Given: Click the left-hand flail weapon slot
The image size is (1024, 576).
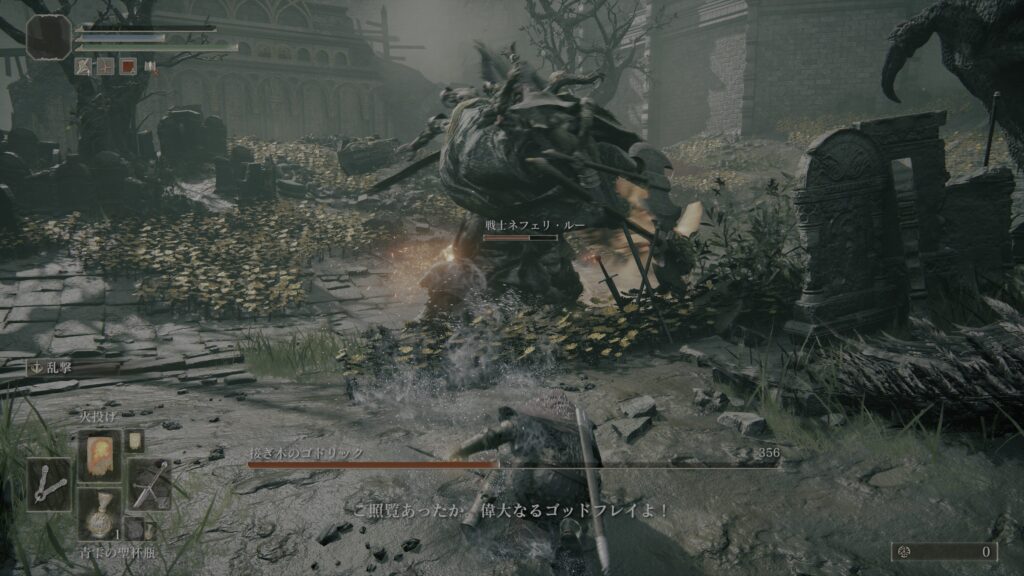Looking at the screenshot, I should (48, 485).
